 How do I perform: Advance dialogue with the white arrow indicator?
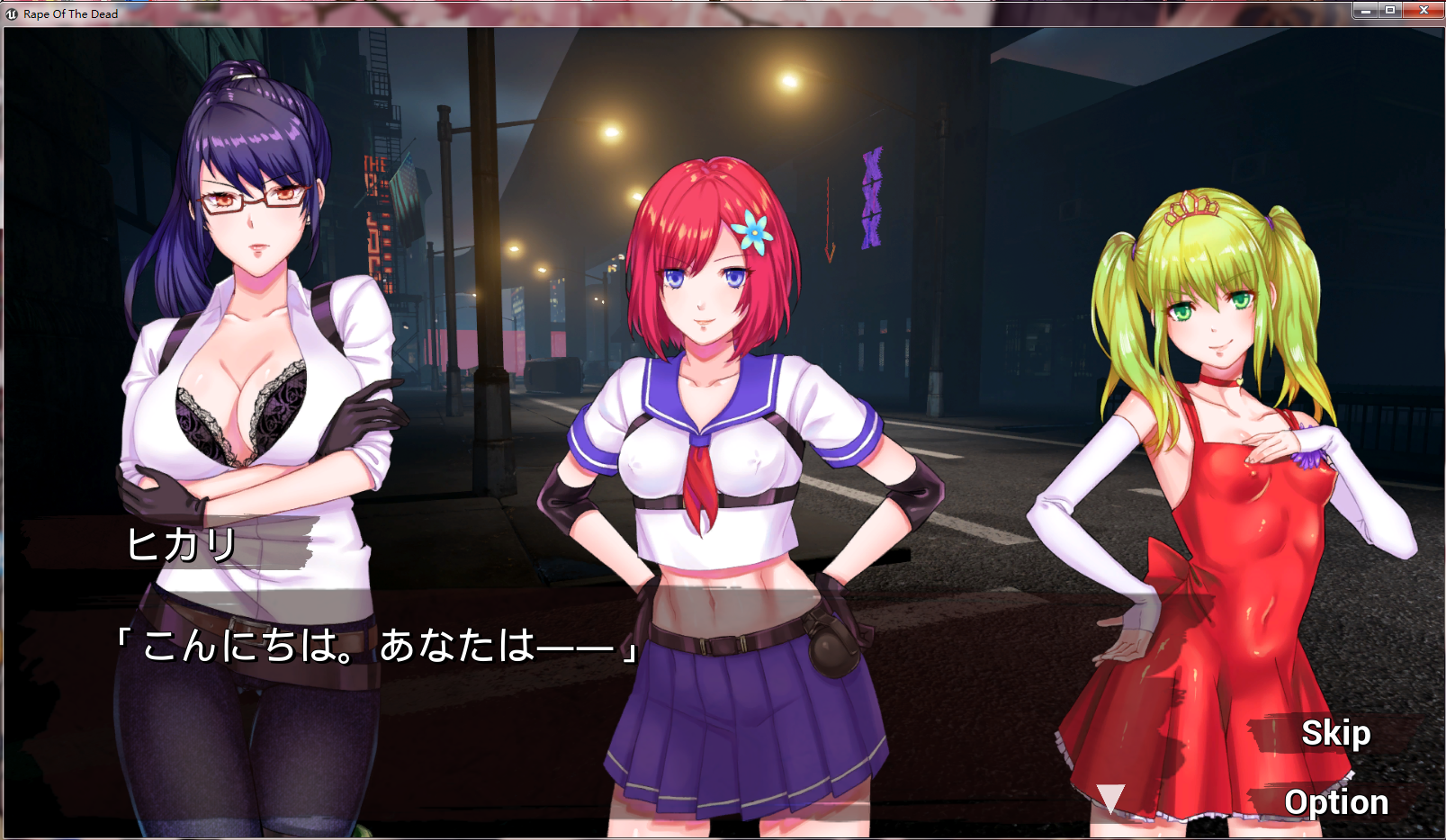(1110, 798)
